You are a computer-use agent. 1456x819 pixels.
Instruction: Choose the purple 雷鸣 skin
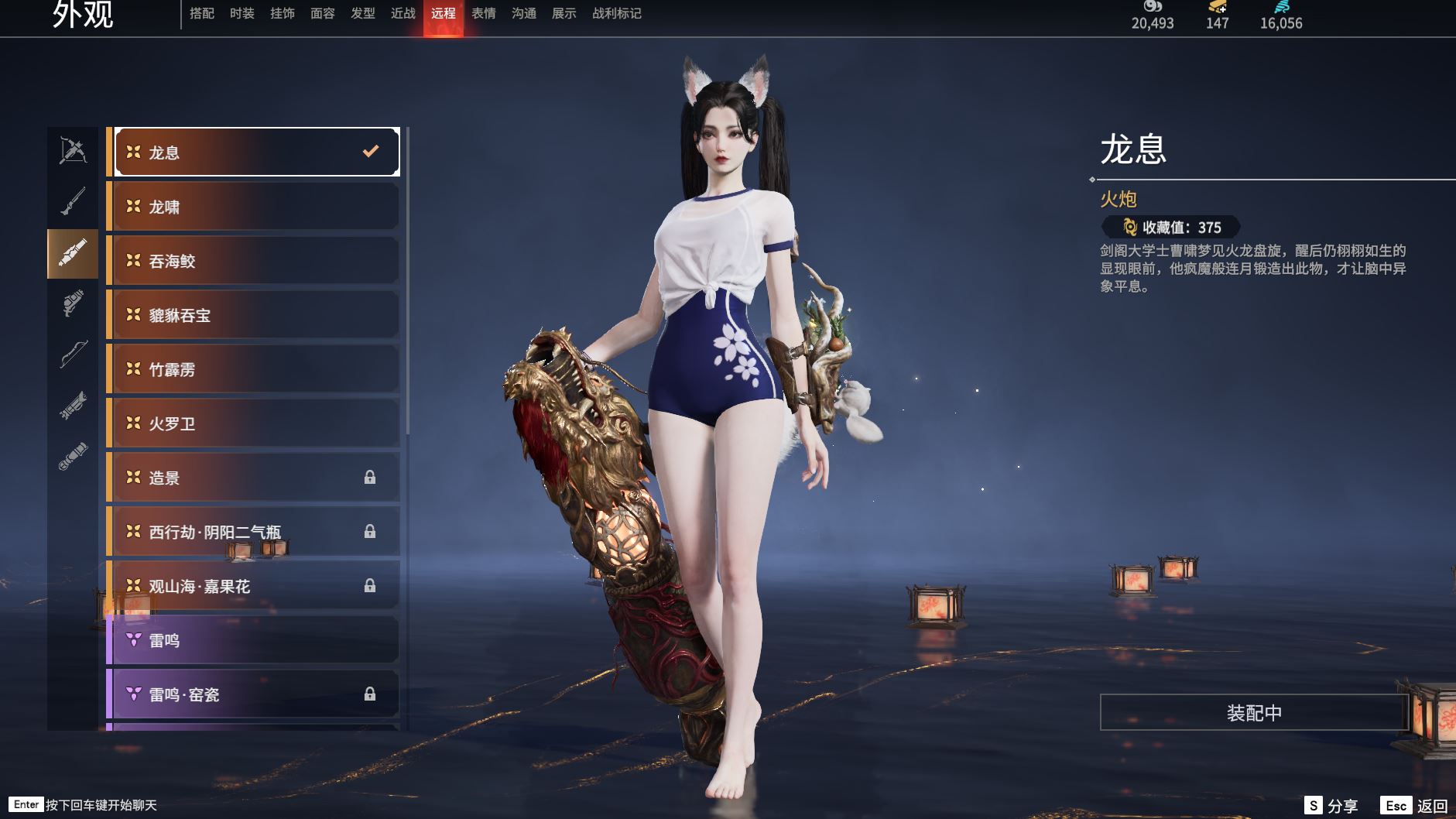pos(255,640)
